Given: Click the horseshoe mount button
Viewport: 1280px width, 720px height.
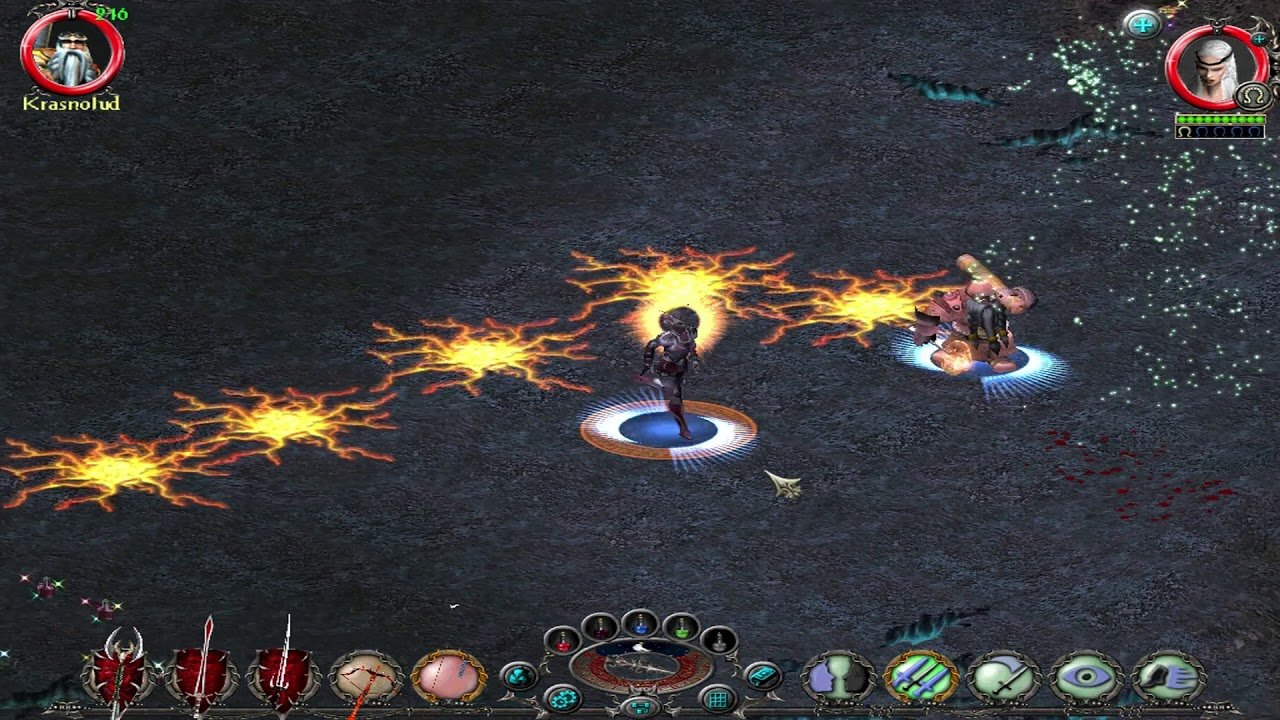Looking at the screenshot, I should pos(1252,96).
